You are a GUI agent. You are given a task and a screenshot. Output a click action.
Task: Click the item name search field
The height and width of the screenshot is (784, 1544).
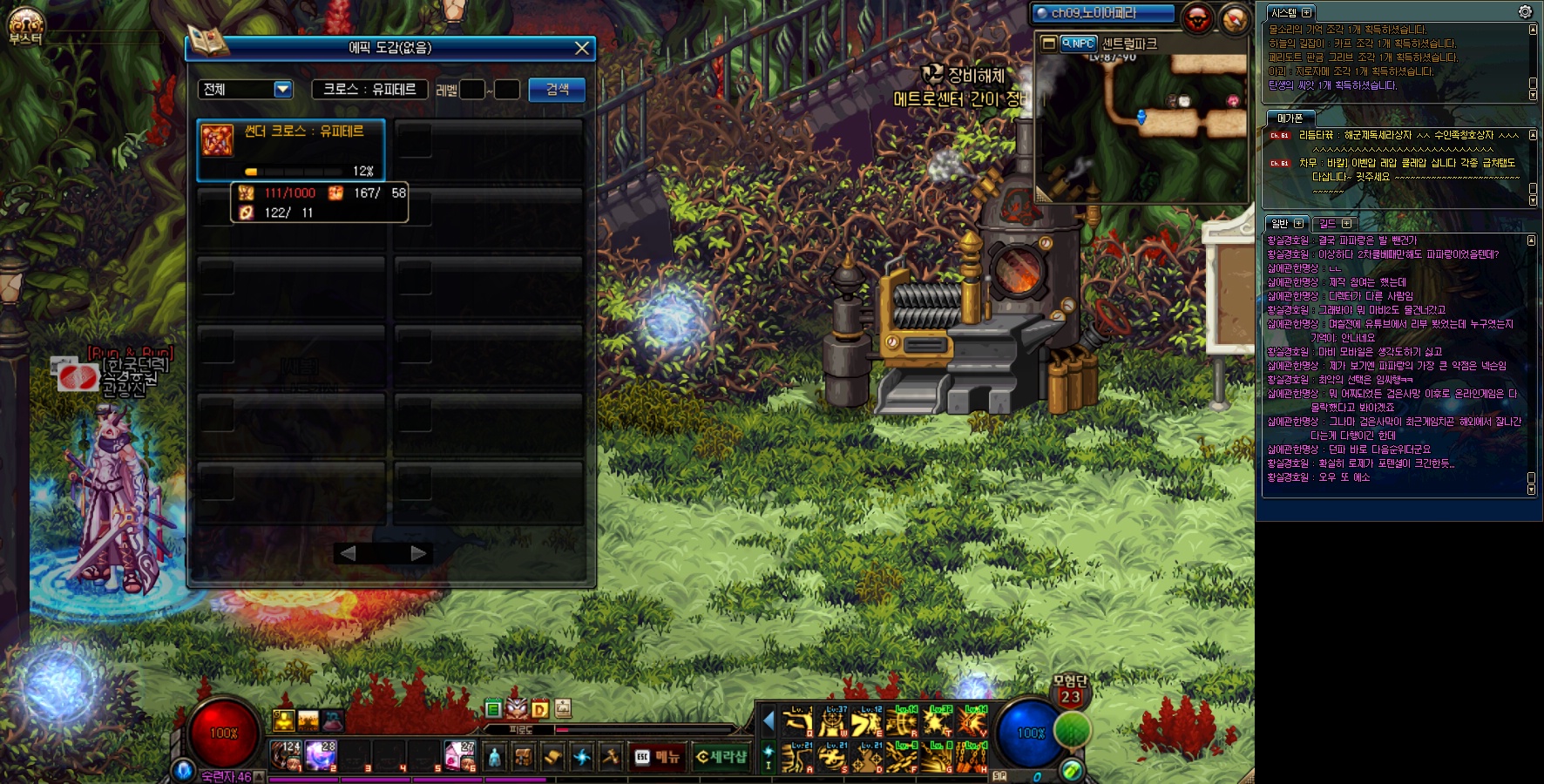click(x=369, y=89)
